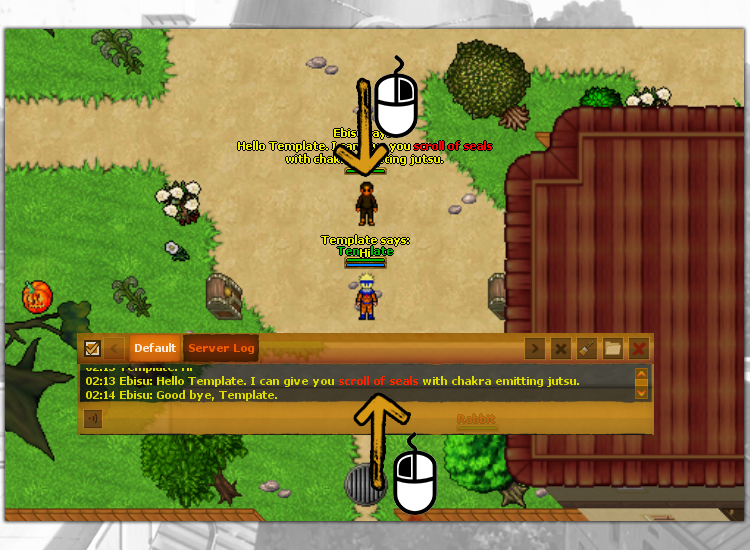750x550 pixels.
Task: Close the chat panel with red X
Action: [638, 348]
